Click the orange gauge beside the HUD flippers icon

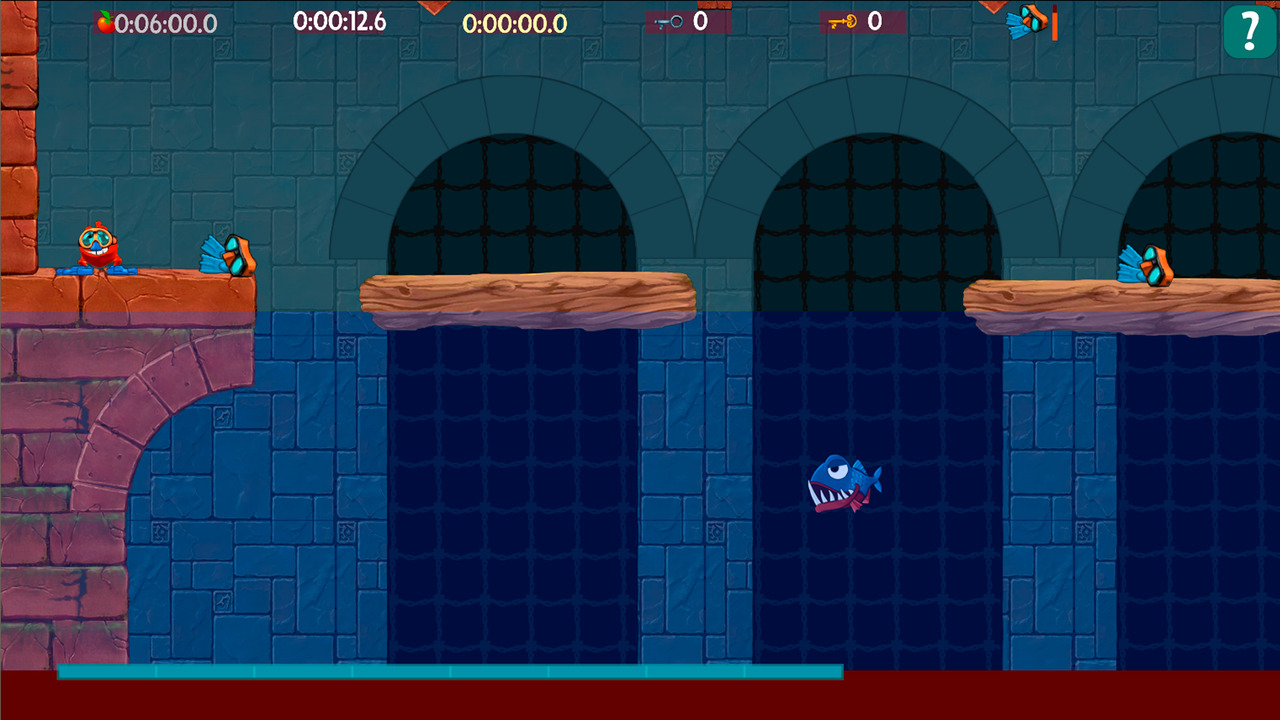click(1052, 21)
